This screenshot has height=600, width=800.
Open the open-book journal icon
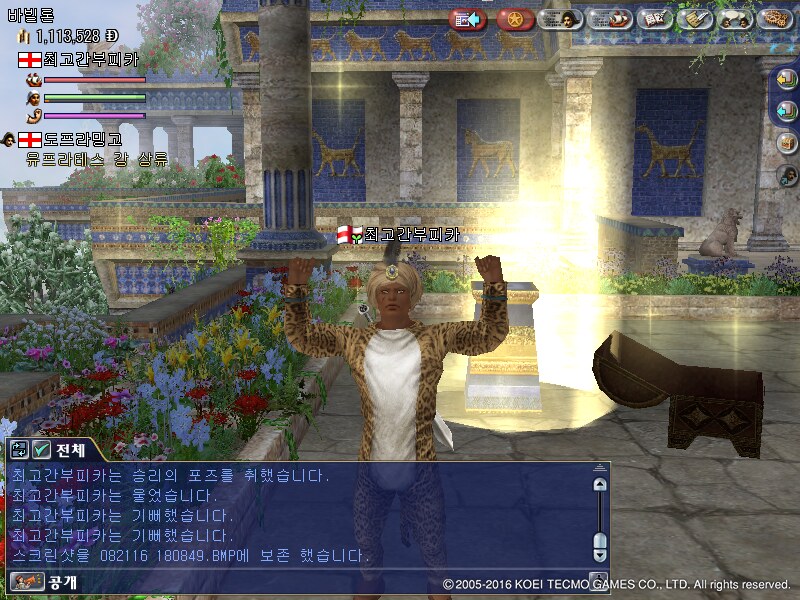click(654, 19)
